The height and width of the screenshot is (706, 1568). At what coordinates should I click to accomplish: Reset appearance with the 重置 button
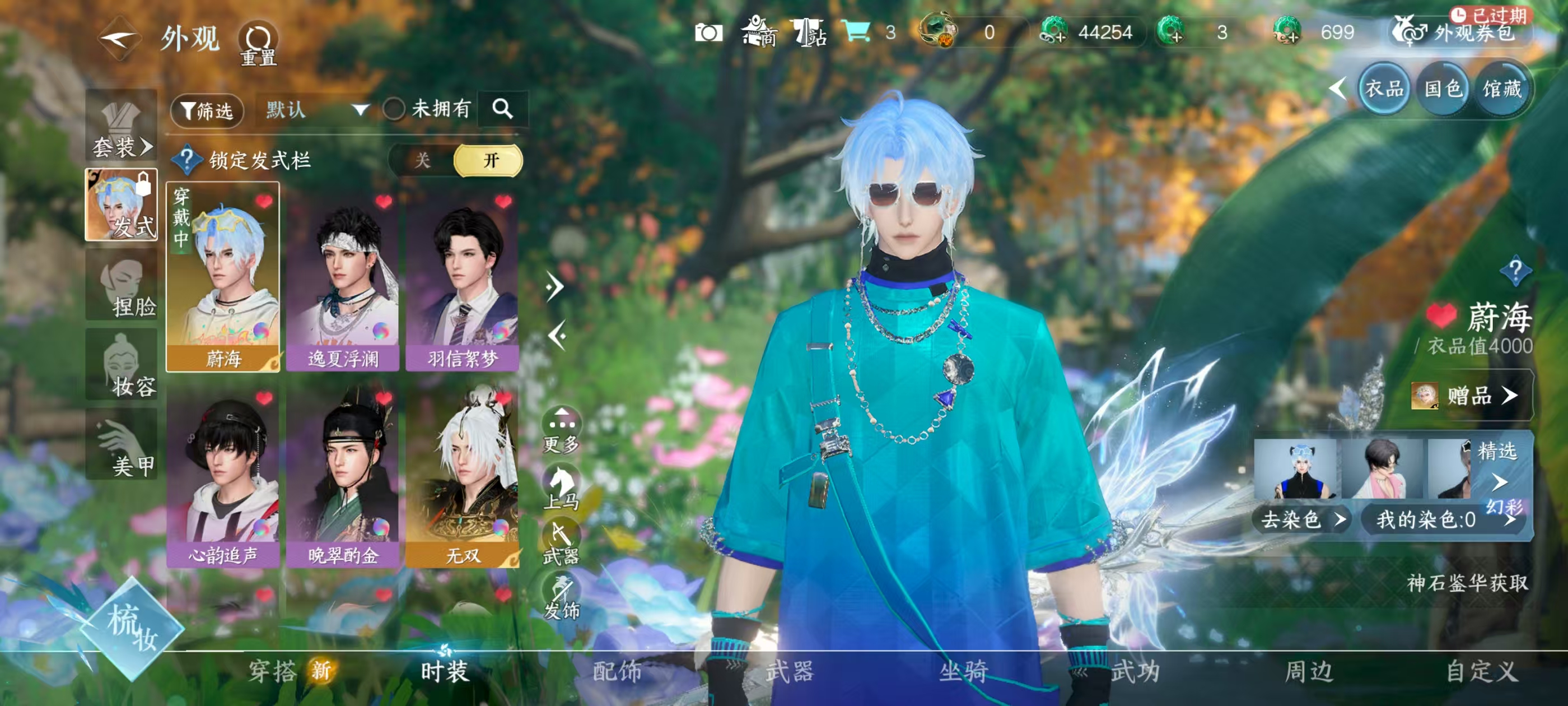click(x=258, y=43)
